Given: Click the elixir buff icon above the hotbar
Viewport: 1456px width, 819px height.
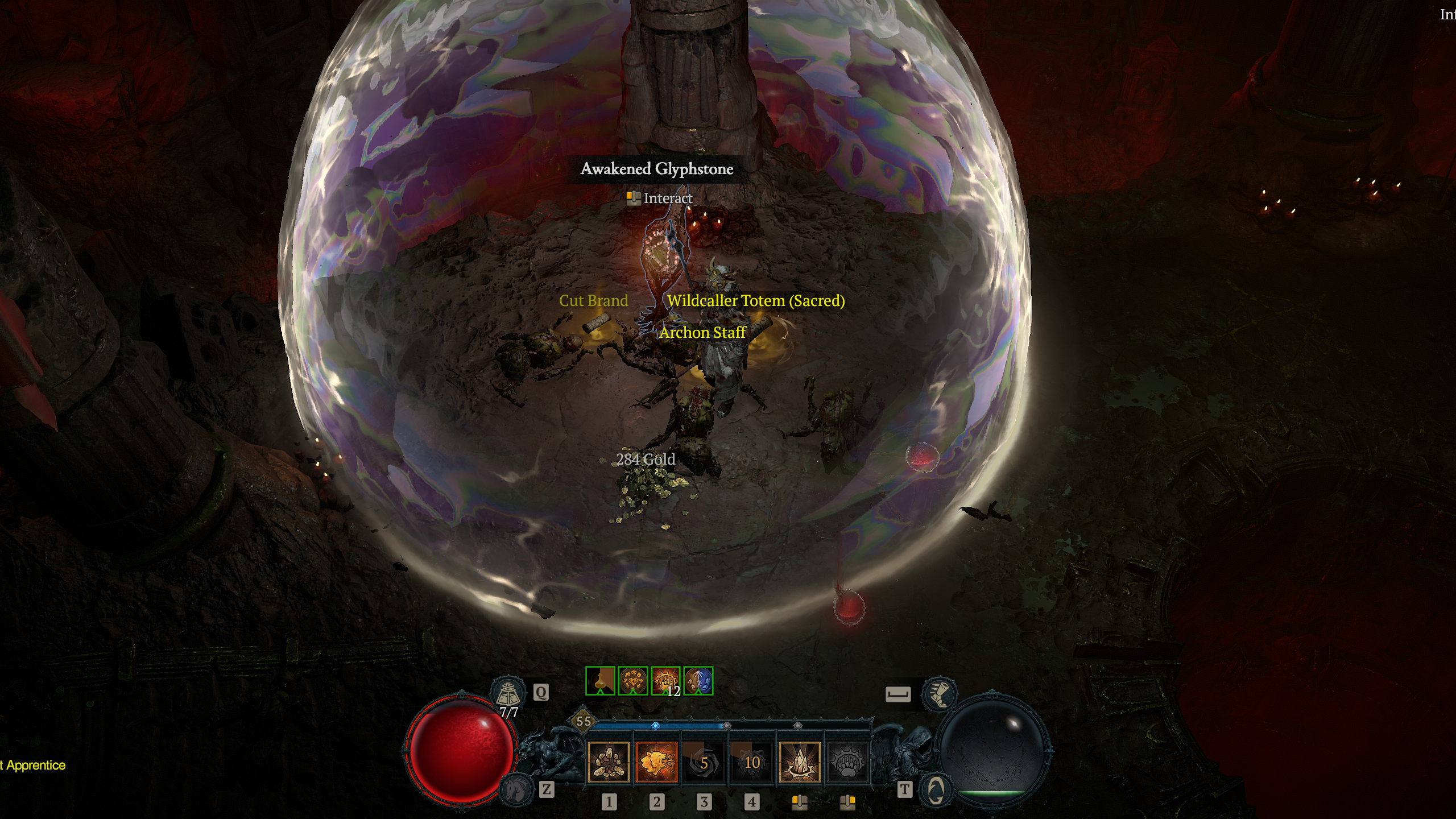Looking at the screenshot, I should (x=599, y=681).
